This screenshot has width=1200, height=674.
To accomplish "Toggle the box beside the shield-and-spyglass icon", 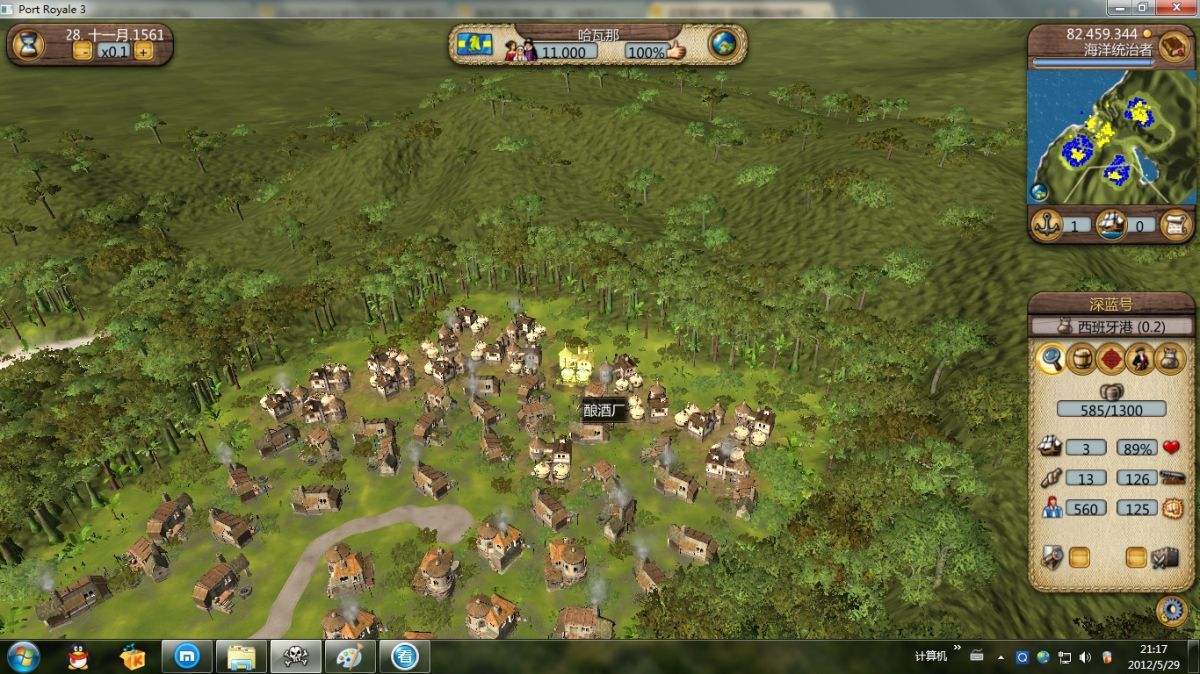I will tap(1079, 557).
